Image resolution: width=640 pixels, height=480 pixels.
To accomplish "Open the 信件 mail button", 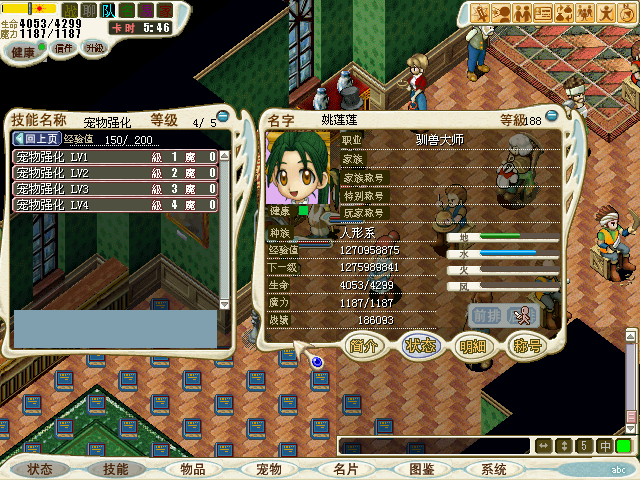I will (x=63, y=47).
